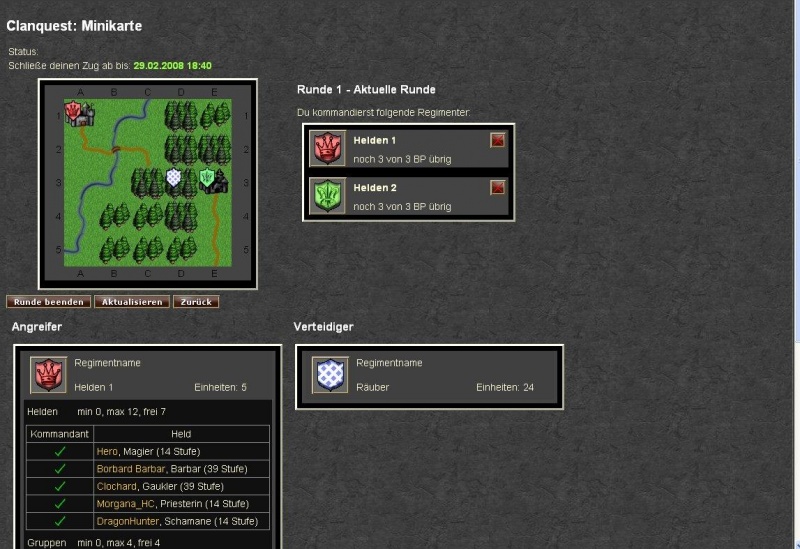This screenshot has width=800, height=549.
Task: Remove the Helden 2 regiment with red X
Action: pos(498,188)
